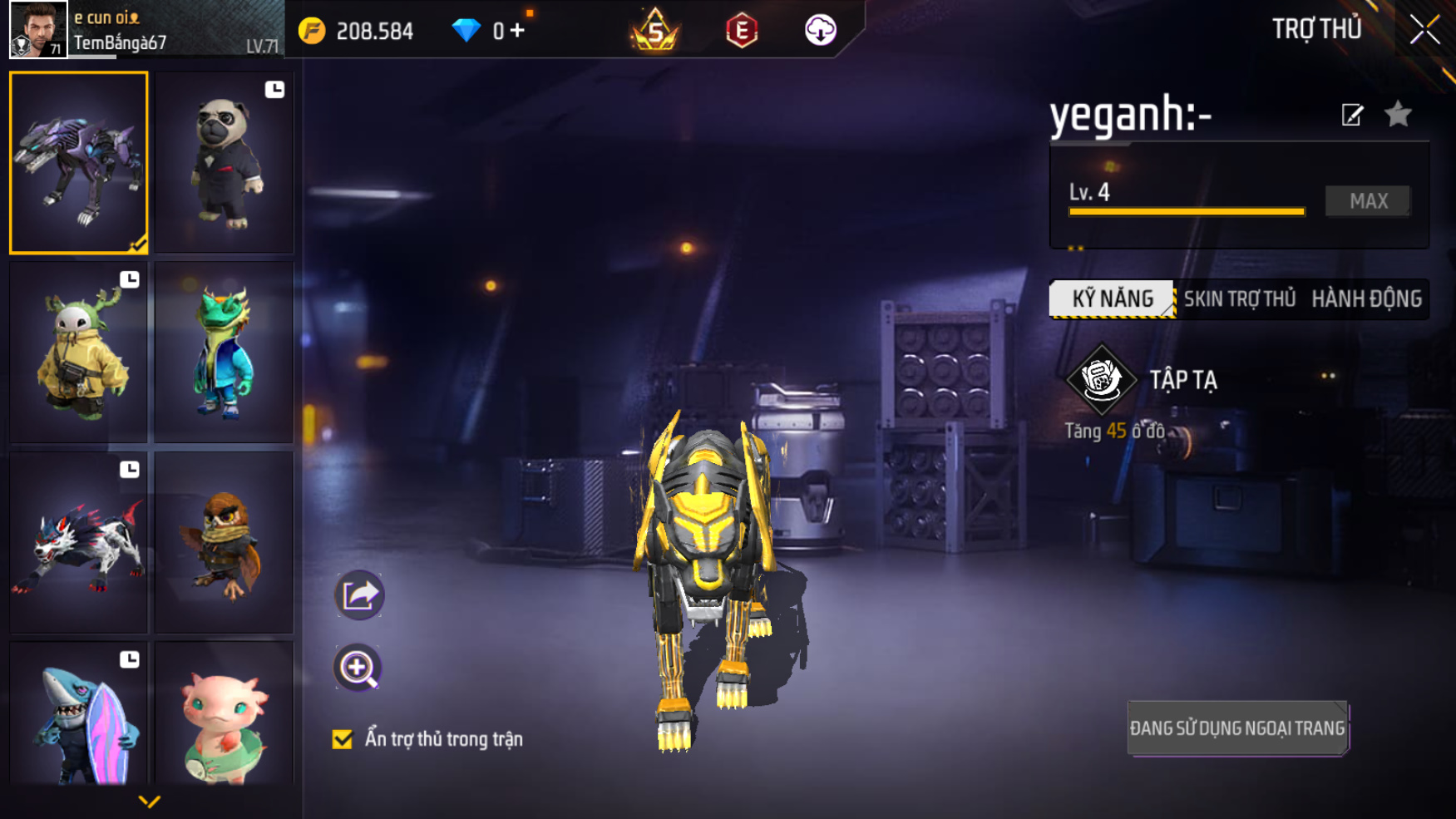This screenshot has height=819, width=1456.
Task: Toggle Ẩn trợ thủ trong trận checkbox
Action: 343,739
